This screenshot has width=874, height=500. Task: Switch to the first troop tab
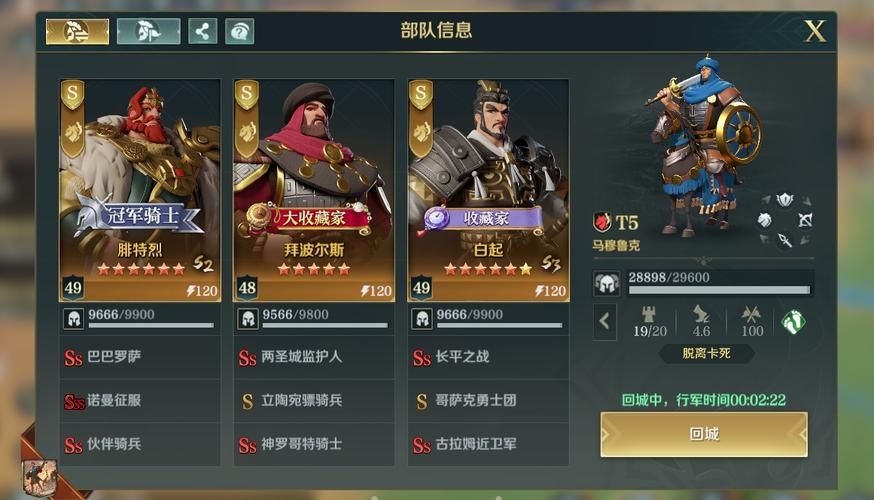(x=77, y=31)
